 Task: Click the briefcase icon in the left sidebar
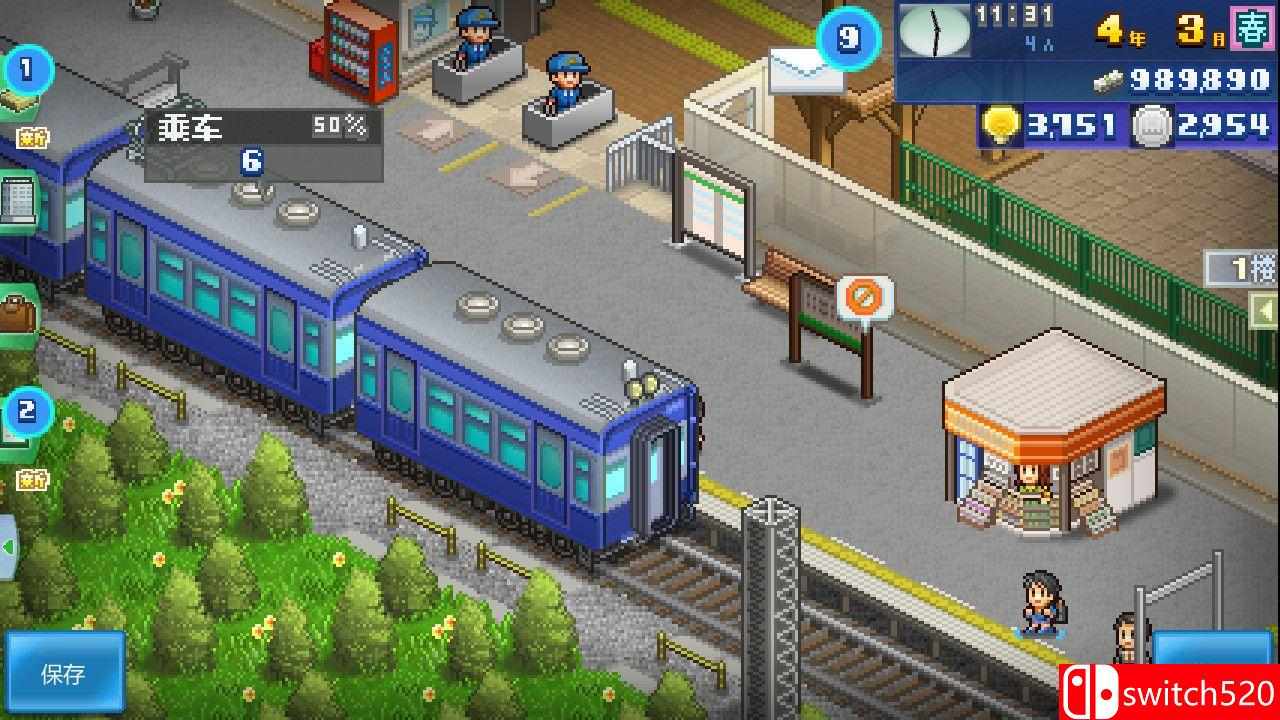[x=18, y=312]
